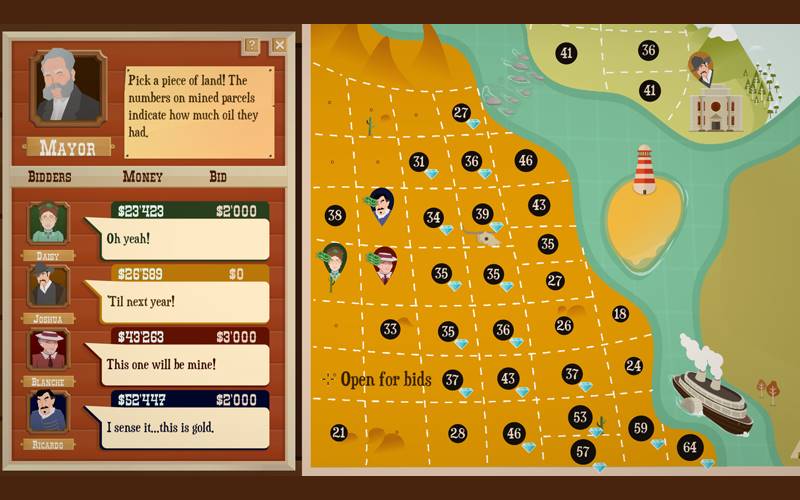Select Blanche's bidder portrait in the list

48,348
